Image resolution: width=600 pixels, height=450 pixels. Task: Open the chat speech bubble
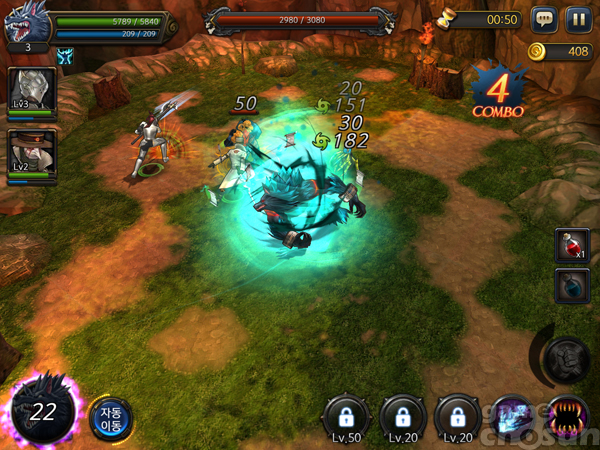point(544,19)
